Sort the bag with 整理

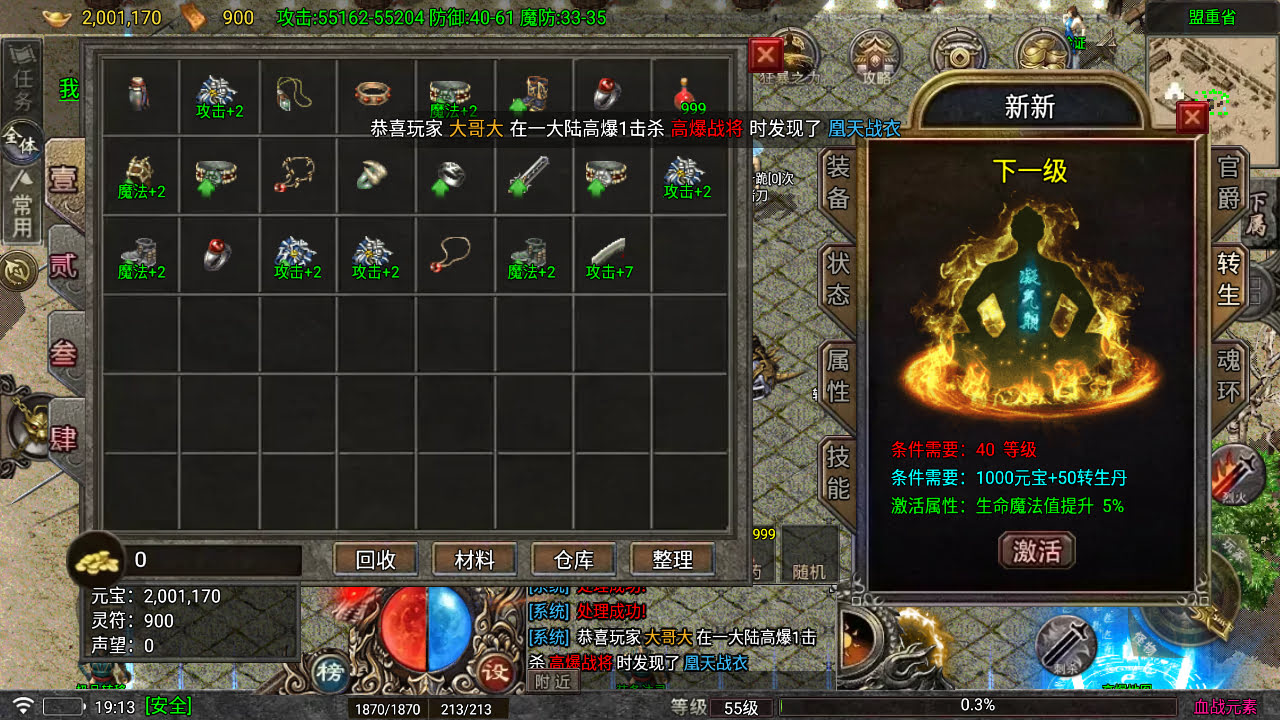click(x=672, y=560)
